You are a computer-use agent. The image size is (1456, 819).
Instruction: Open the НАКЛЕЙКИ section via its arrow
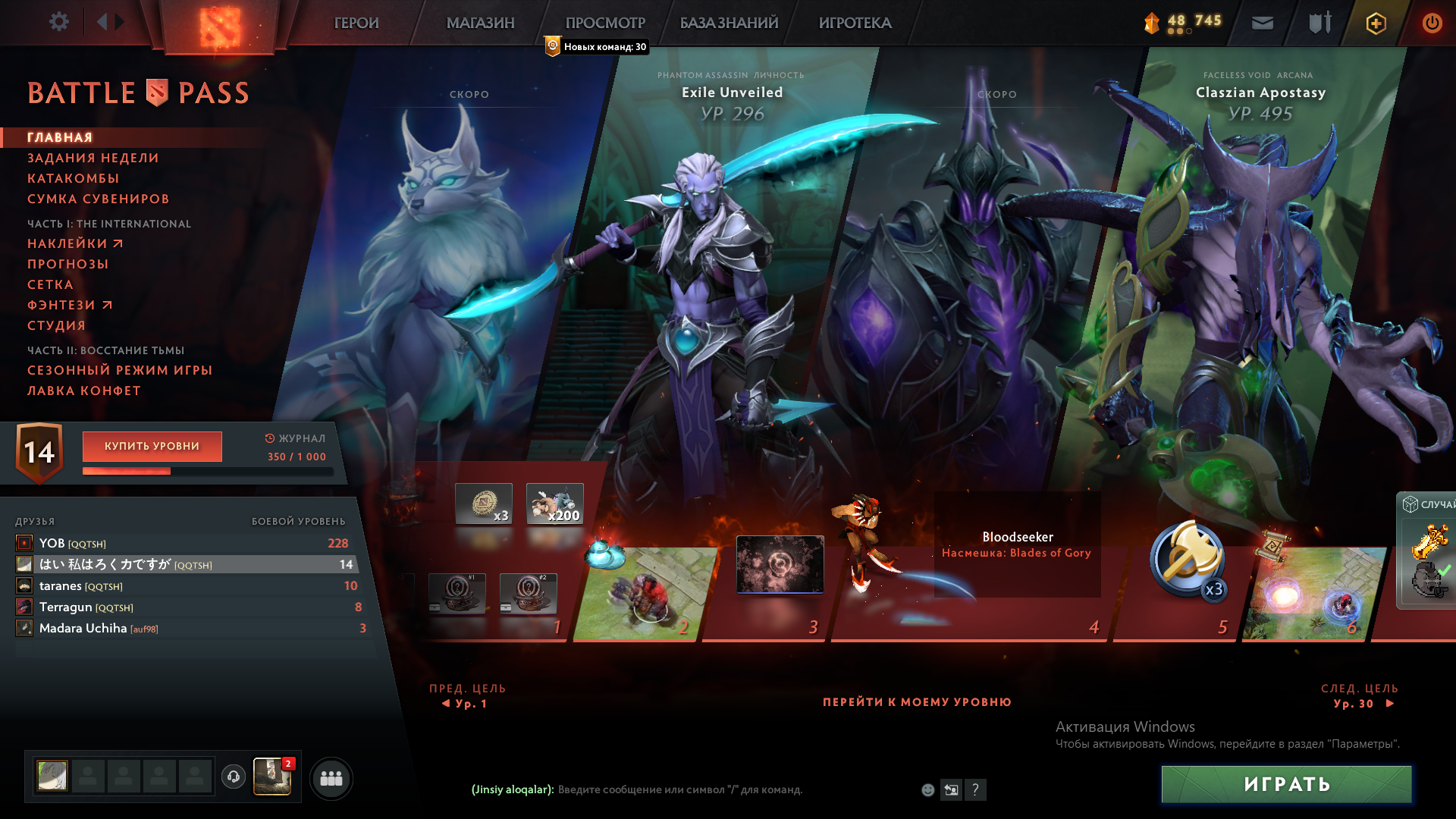pos(118,243)
